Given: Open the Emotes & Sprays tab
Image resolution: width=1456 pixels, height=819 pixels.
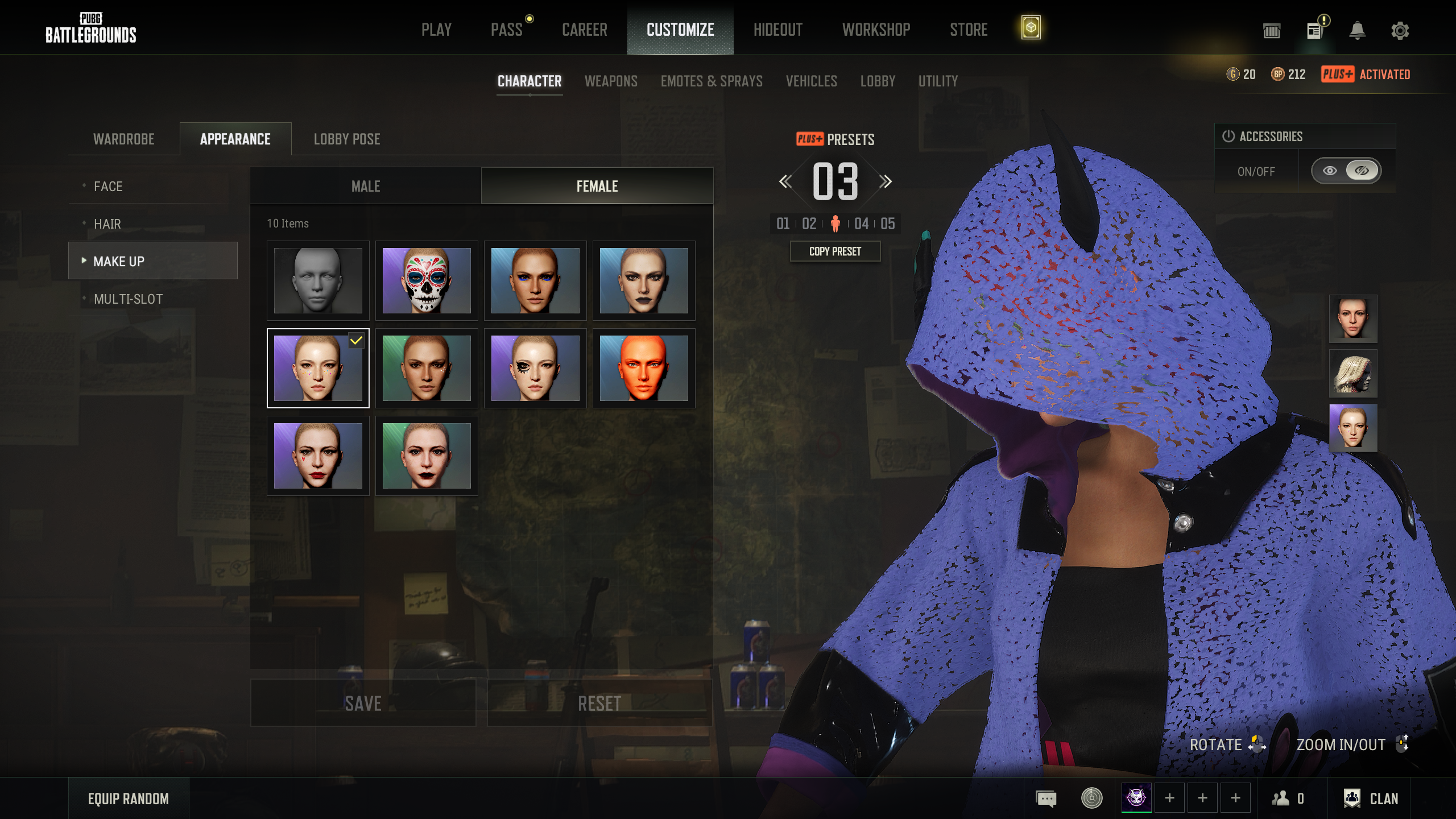Looking at the screenshot, I should click(x=711, y=81).
